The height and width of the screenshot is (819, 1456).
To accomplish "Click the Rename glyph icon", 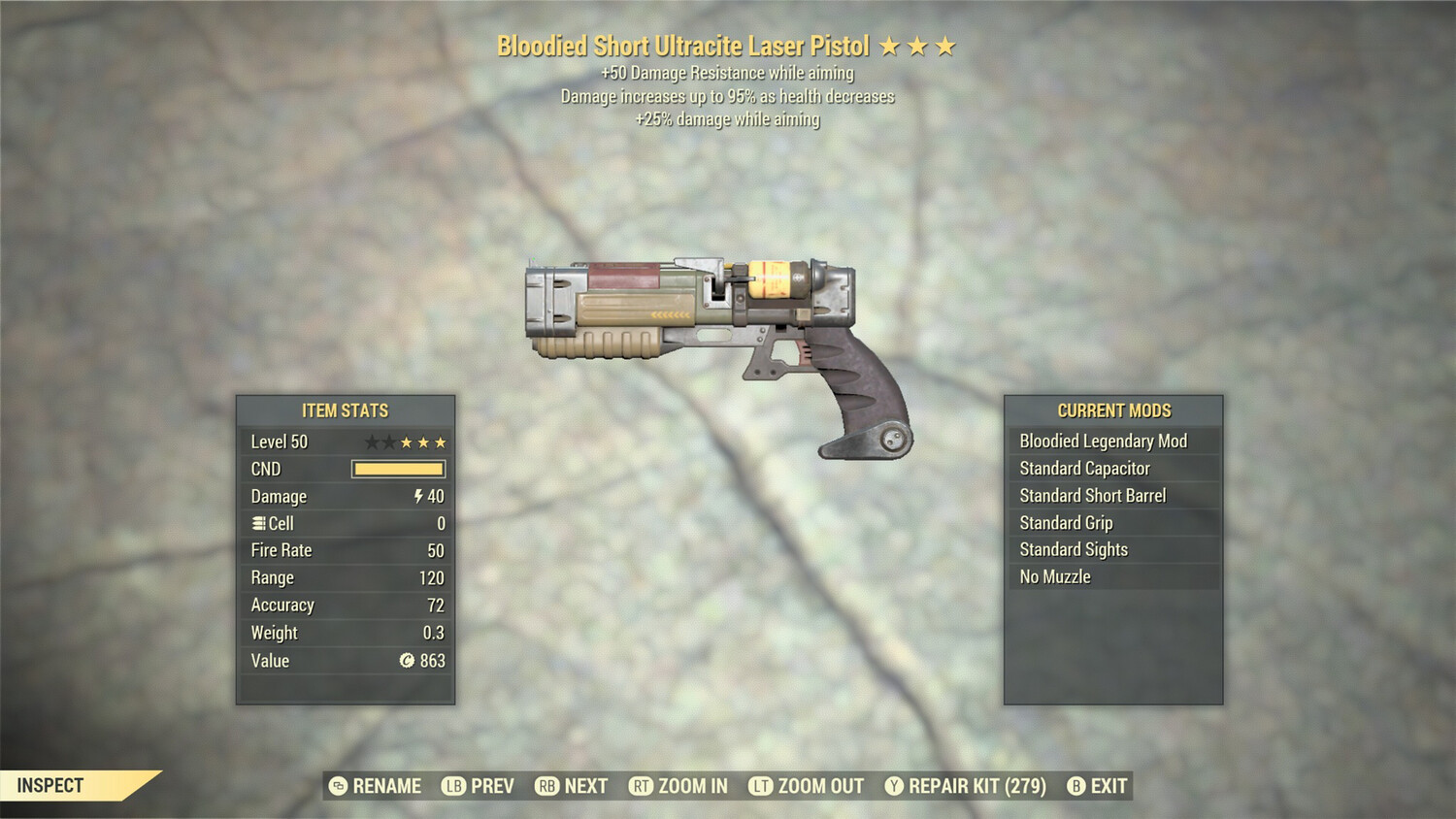I will click(338, 786).
